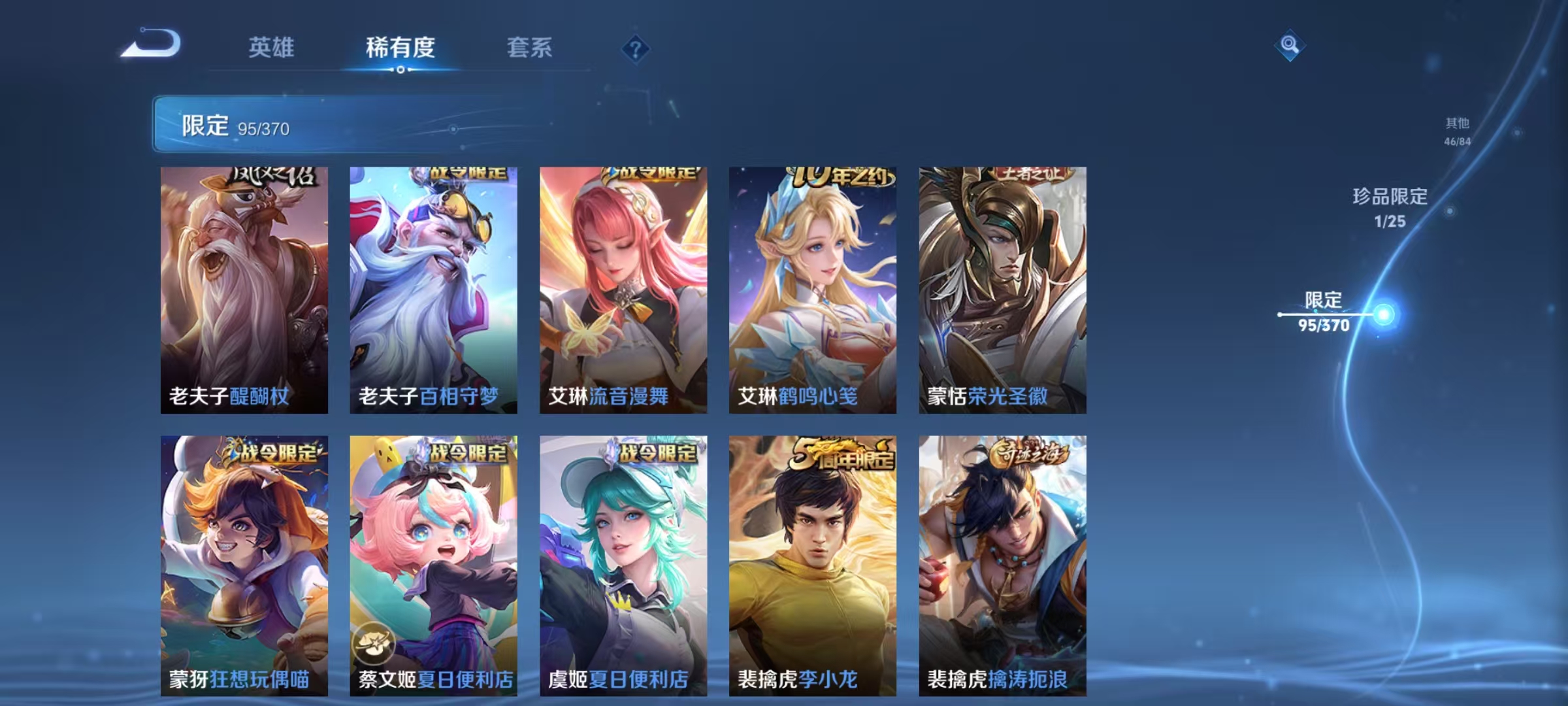Switch to the 英雄 tab
This screenshot has height=706, width=1568.
273,48
